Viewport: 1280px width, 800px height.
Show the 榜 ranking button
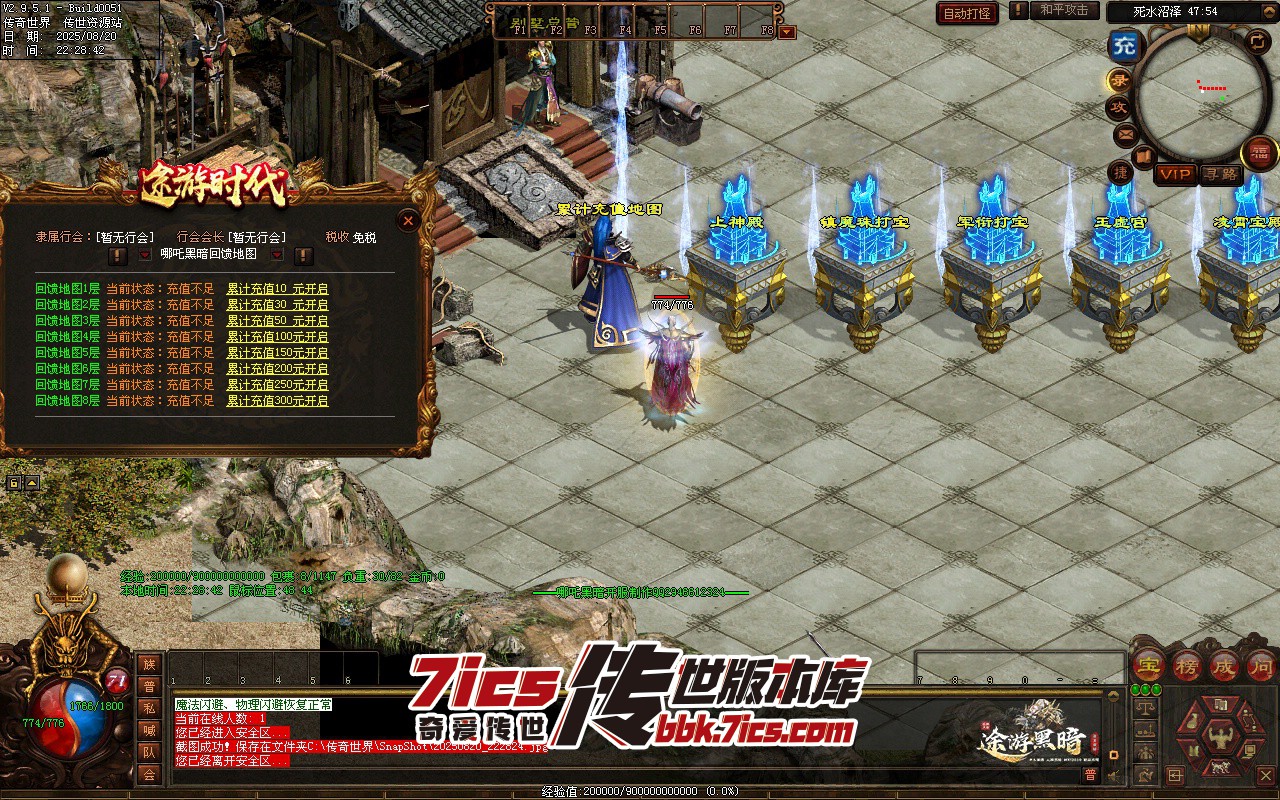(1187, 665)
